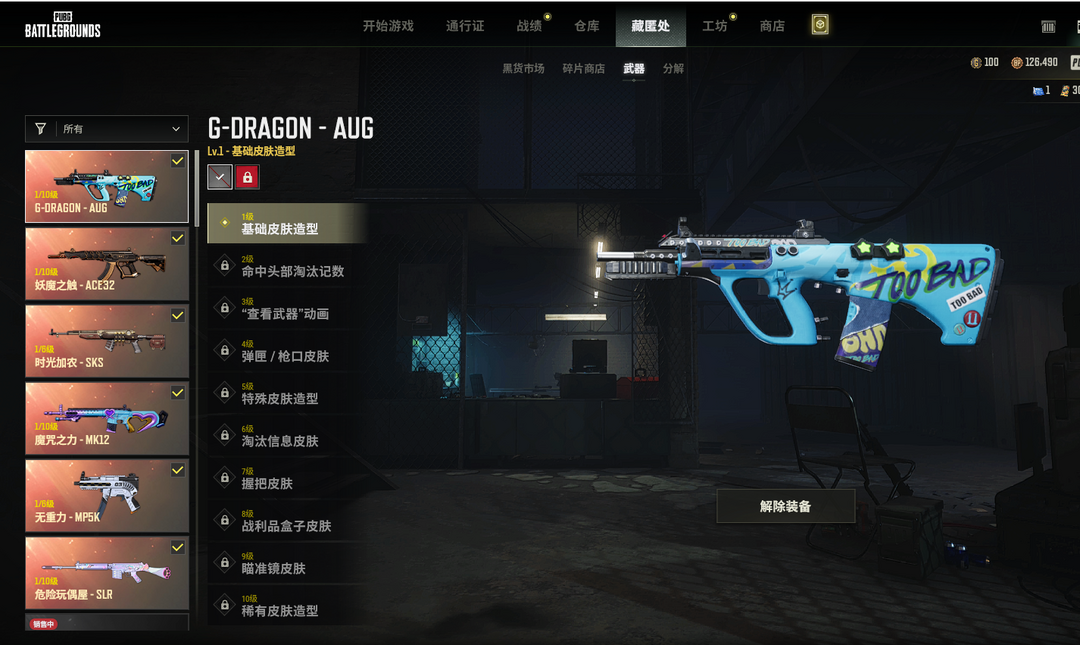Switch to the 分解 sub-tab
Screen dimensions: 1080x645
coord(673,69)
